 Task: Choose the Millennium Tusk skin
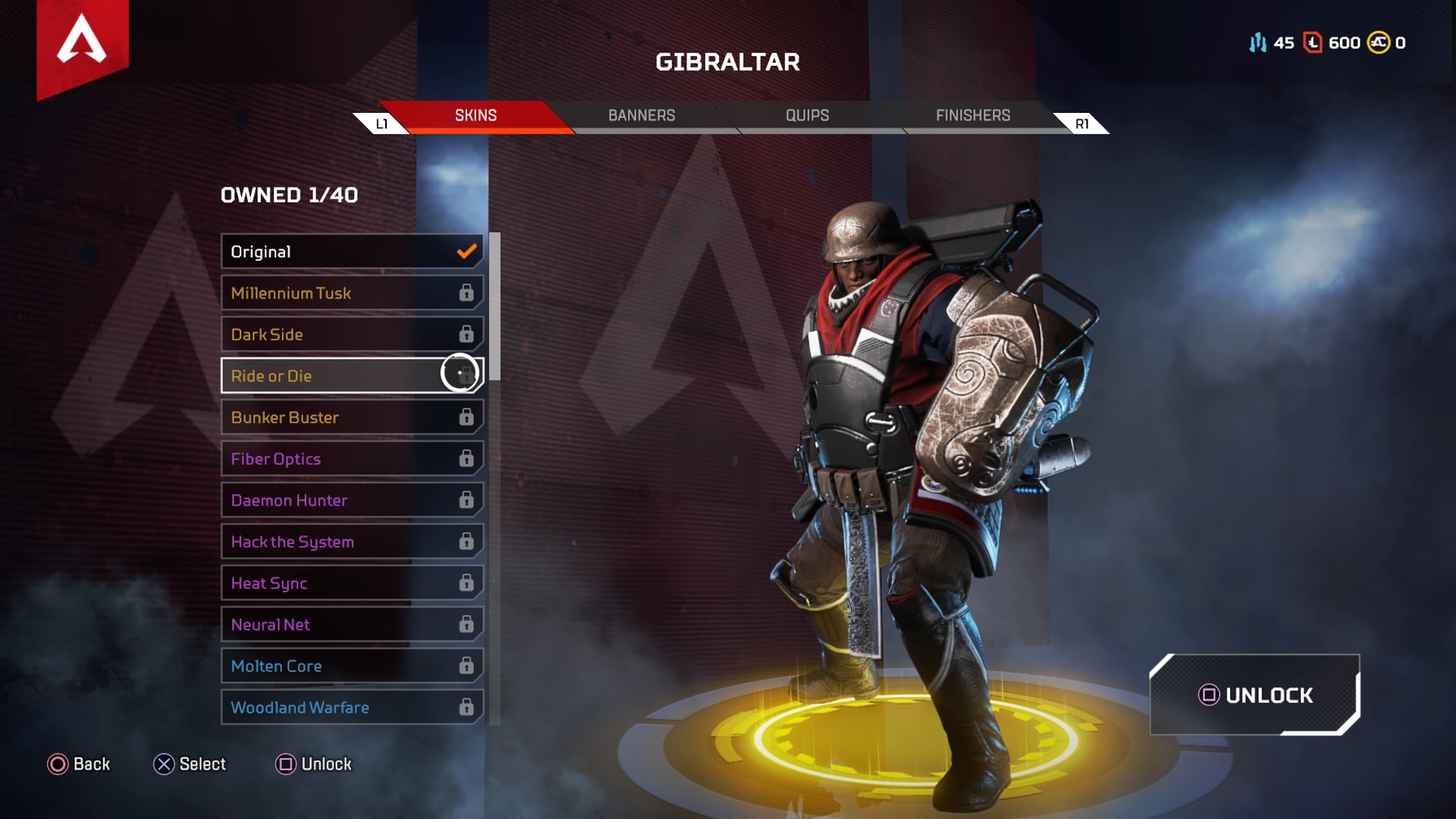coord(352,293)
